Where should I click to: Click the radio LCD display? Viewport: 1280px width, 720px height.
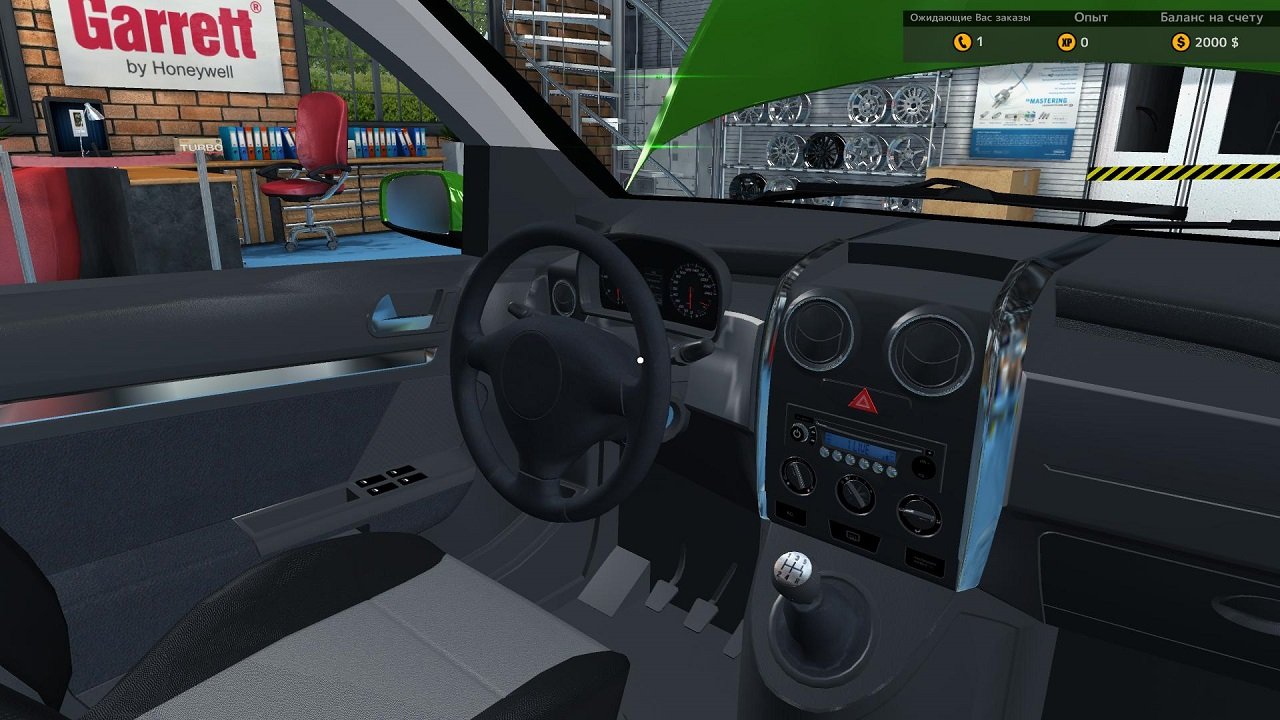[x=860, y=447]
